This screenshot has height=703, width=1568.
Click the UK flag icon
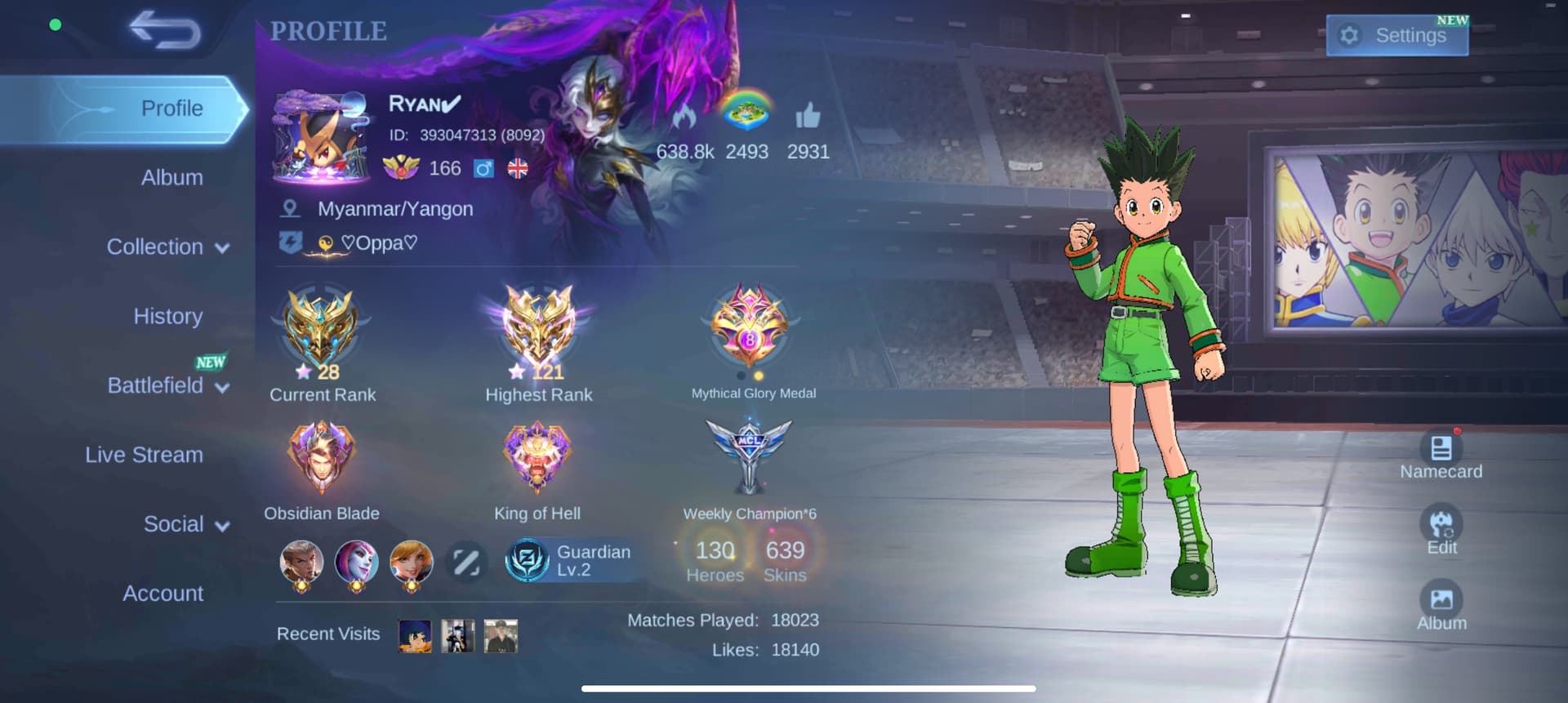517,170
